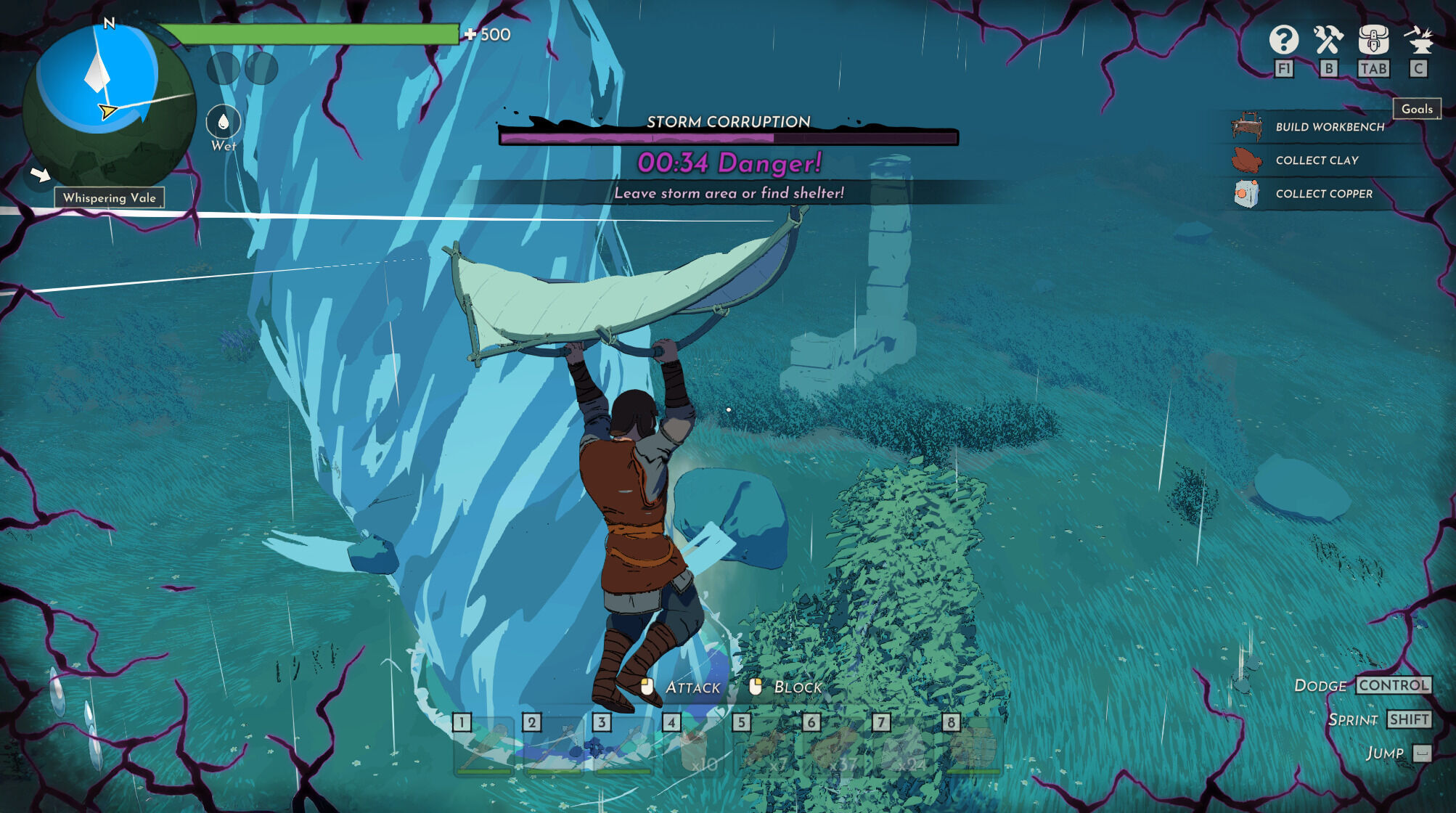Select the item stack of 37

[834, 749]
